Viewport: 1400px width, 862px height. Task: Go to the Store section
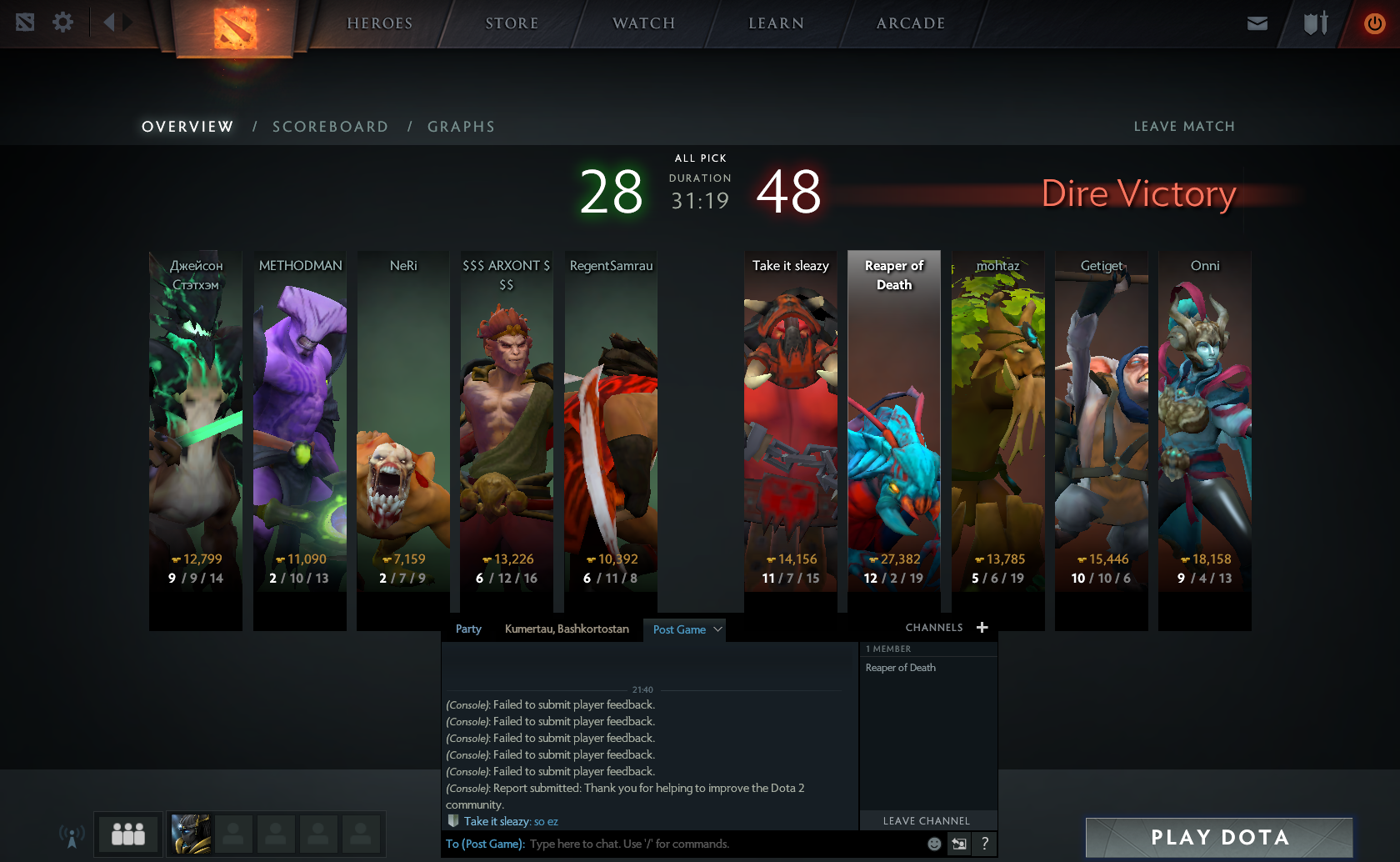(512, 23)
